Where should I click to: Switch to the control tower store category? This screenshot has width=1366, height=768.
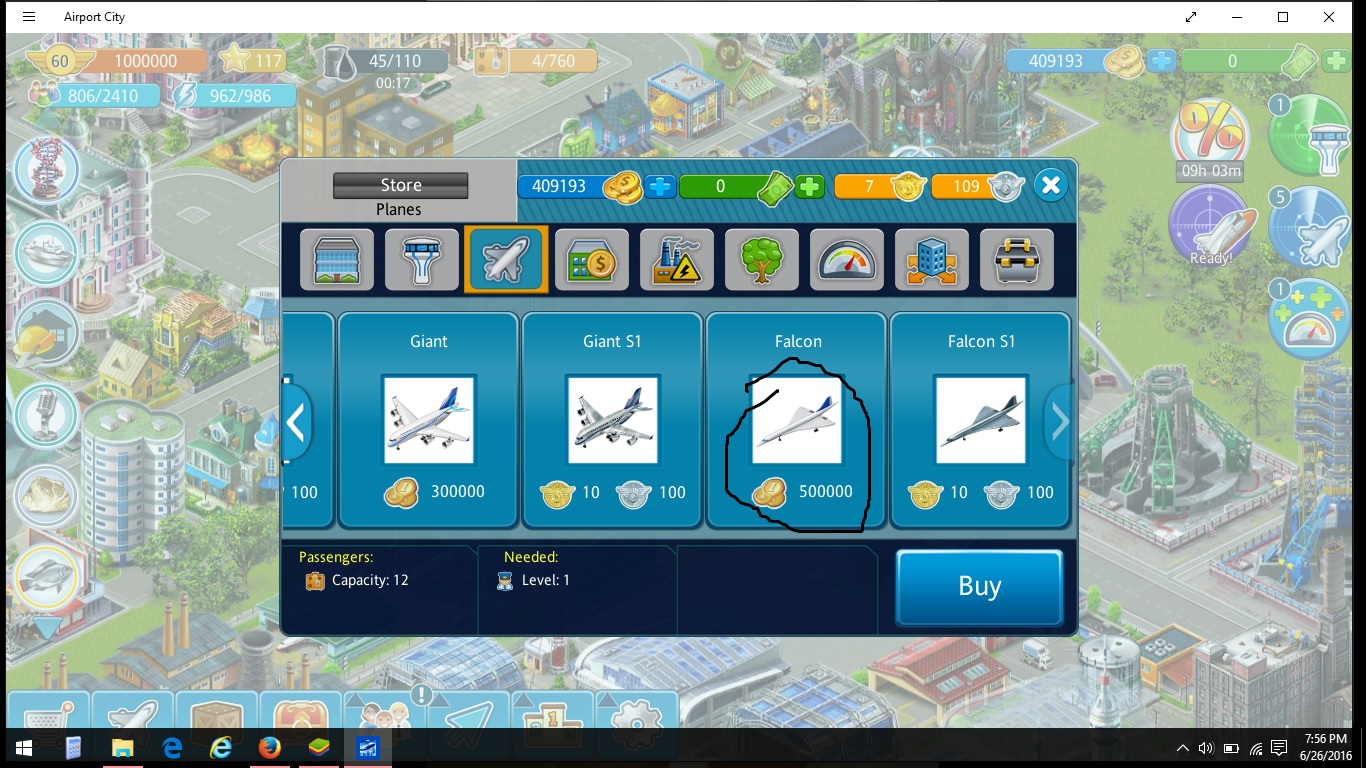[421, 259]
